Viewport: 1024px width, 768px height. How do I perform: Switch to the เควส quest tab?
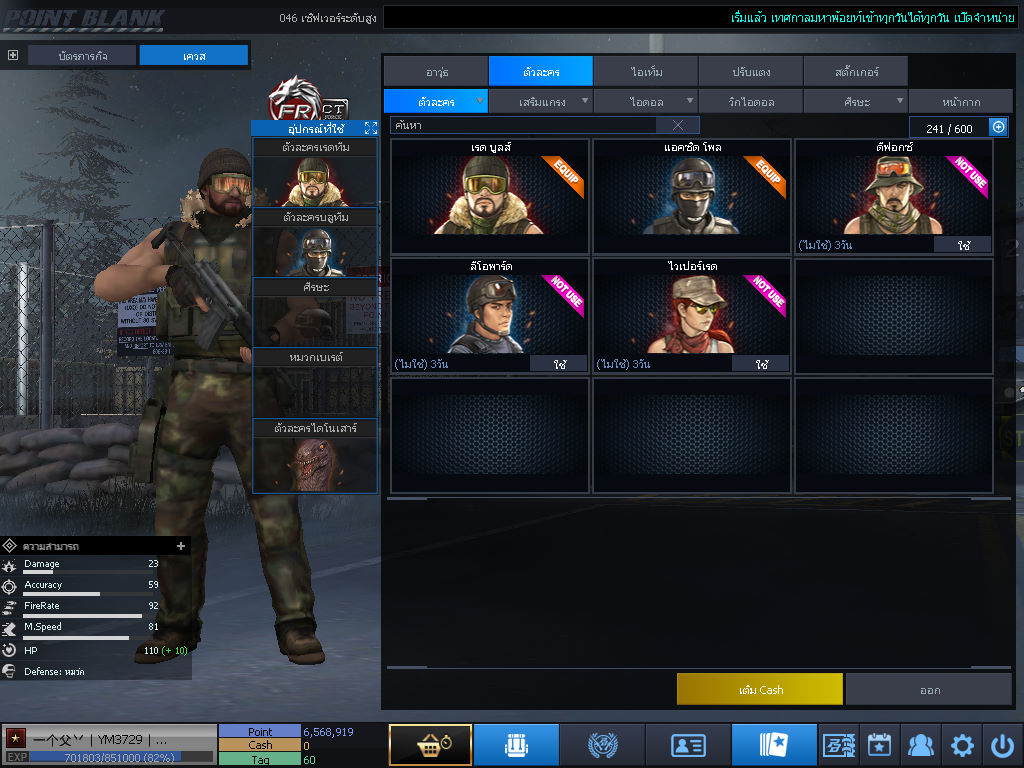pos(193,56)
